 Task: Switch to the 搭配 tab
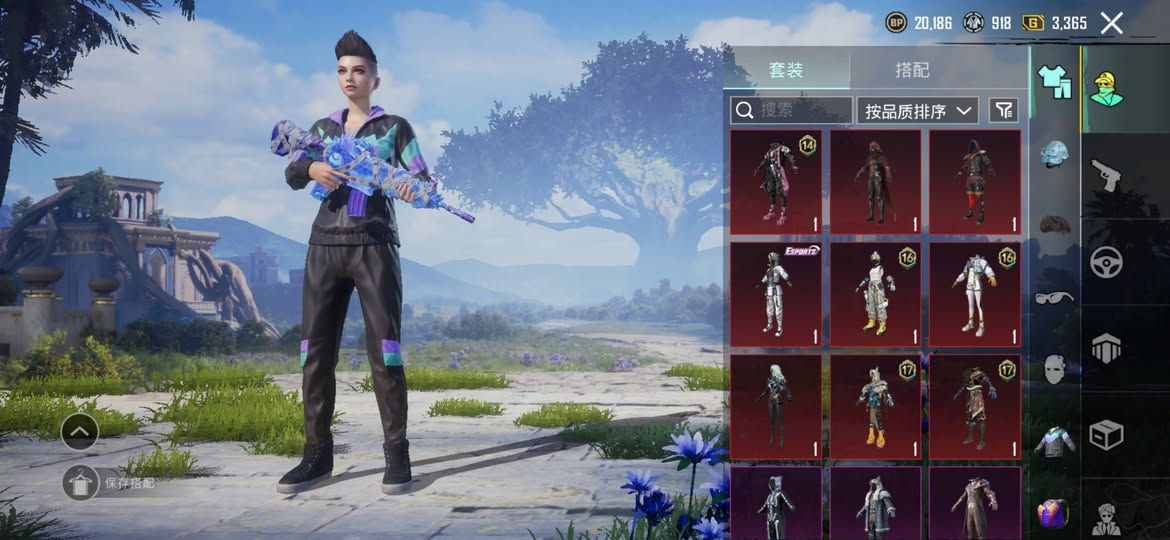pyautogui.click(x=911, y=70)
